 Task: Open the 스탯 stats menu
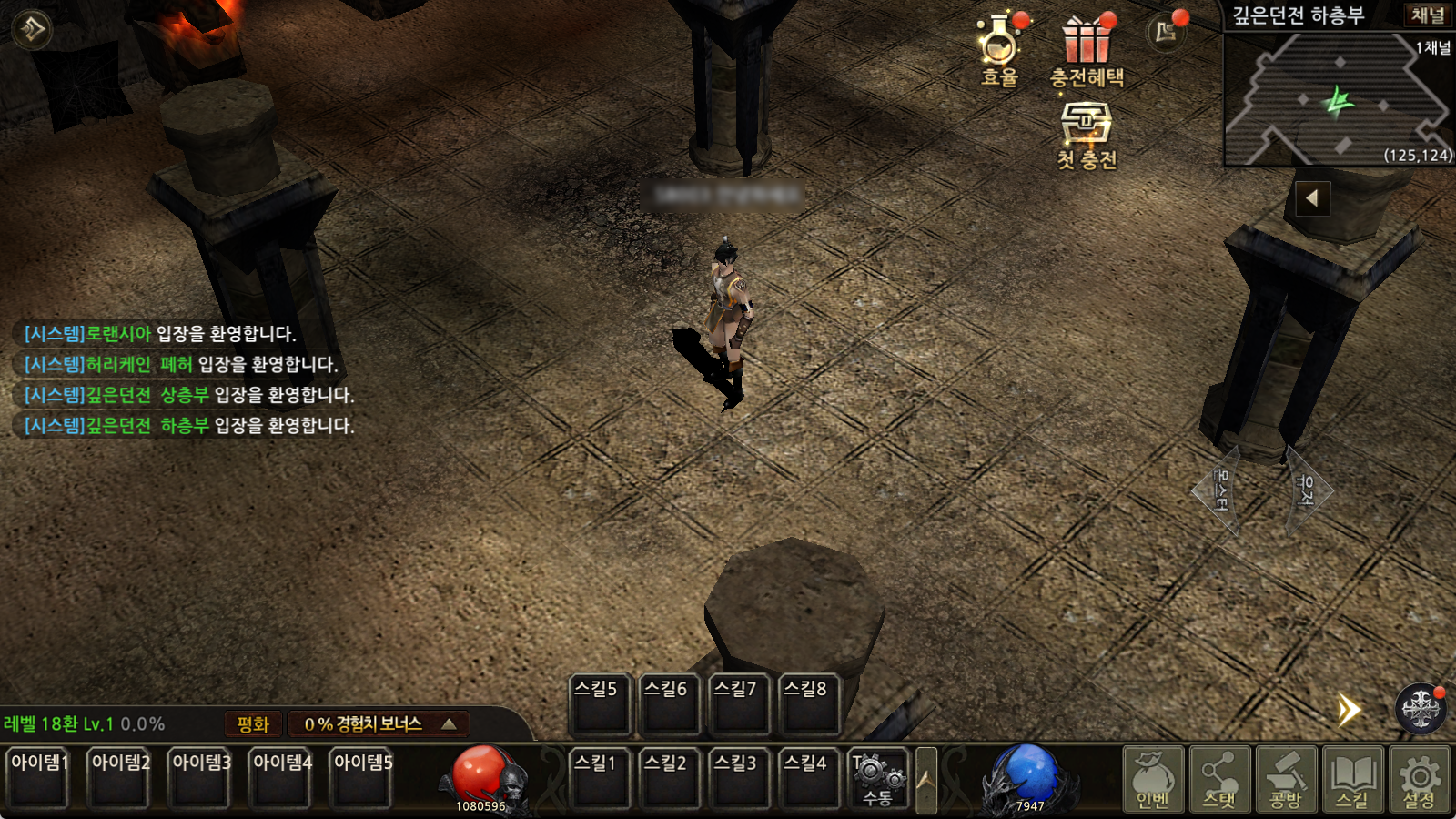(1219, 779)
